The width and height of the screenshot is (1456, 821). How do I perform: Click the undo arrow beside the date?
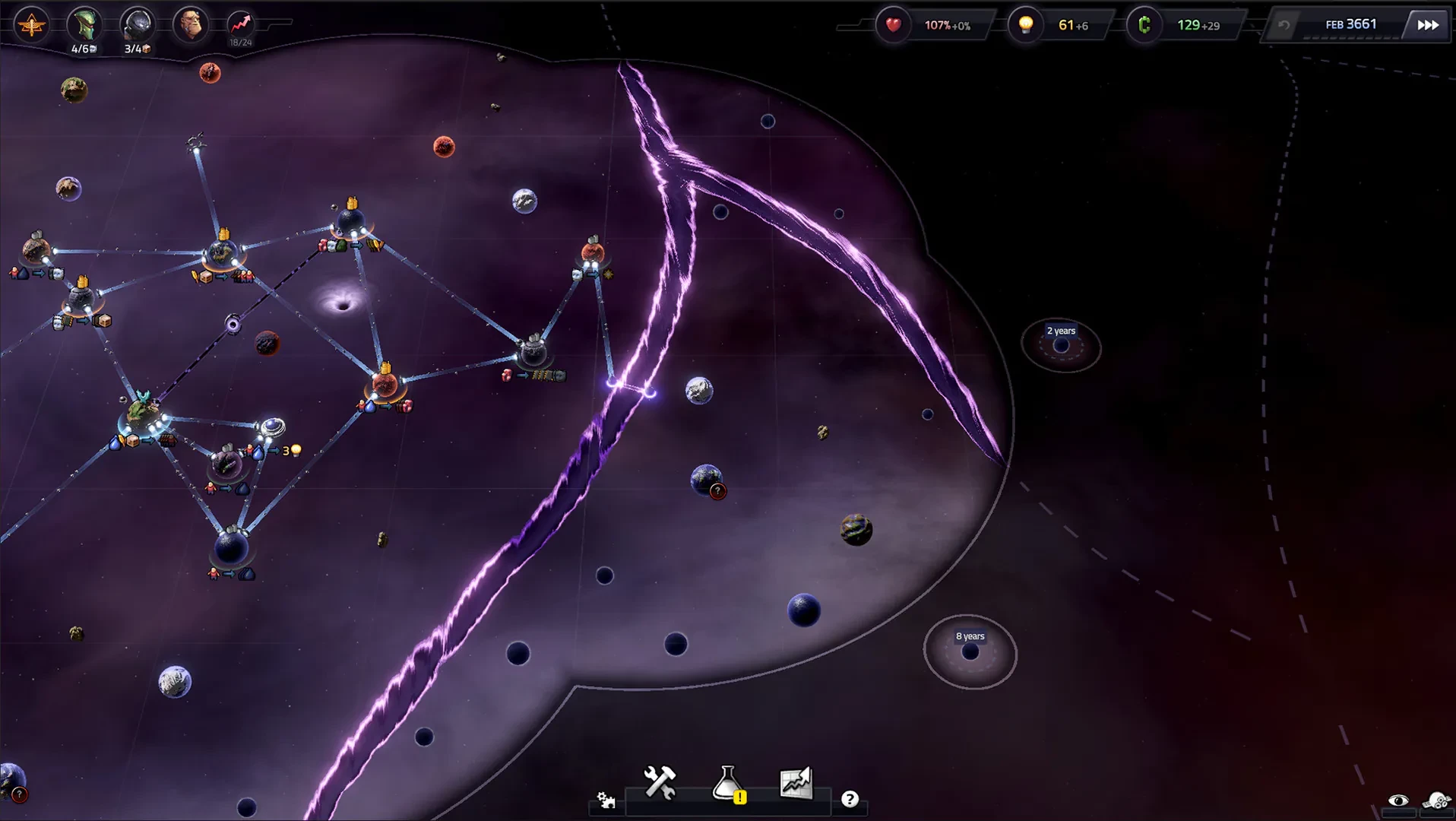coord(1284,25)
